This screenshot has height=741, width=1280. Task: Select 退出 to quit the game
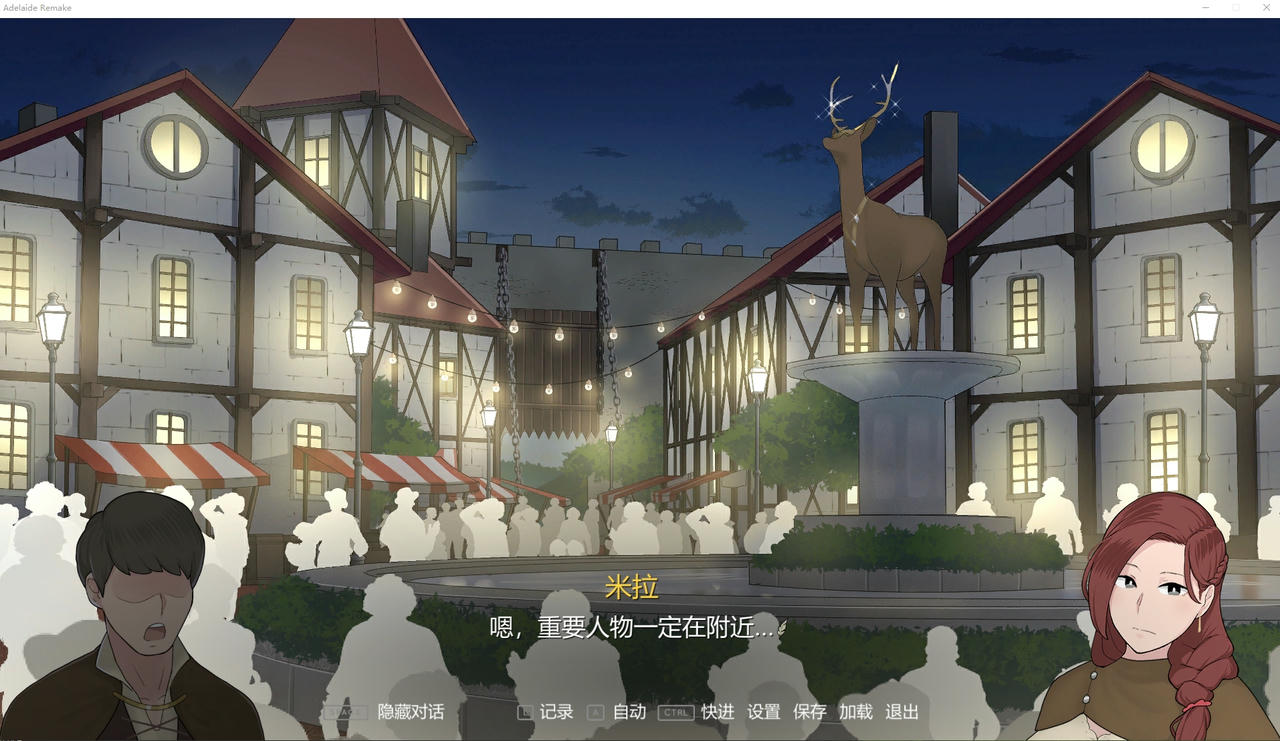click(903, 713)
